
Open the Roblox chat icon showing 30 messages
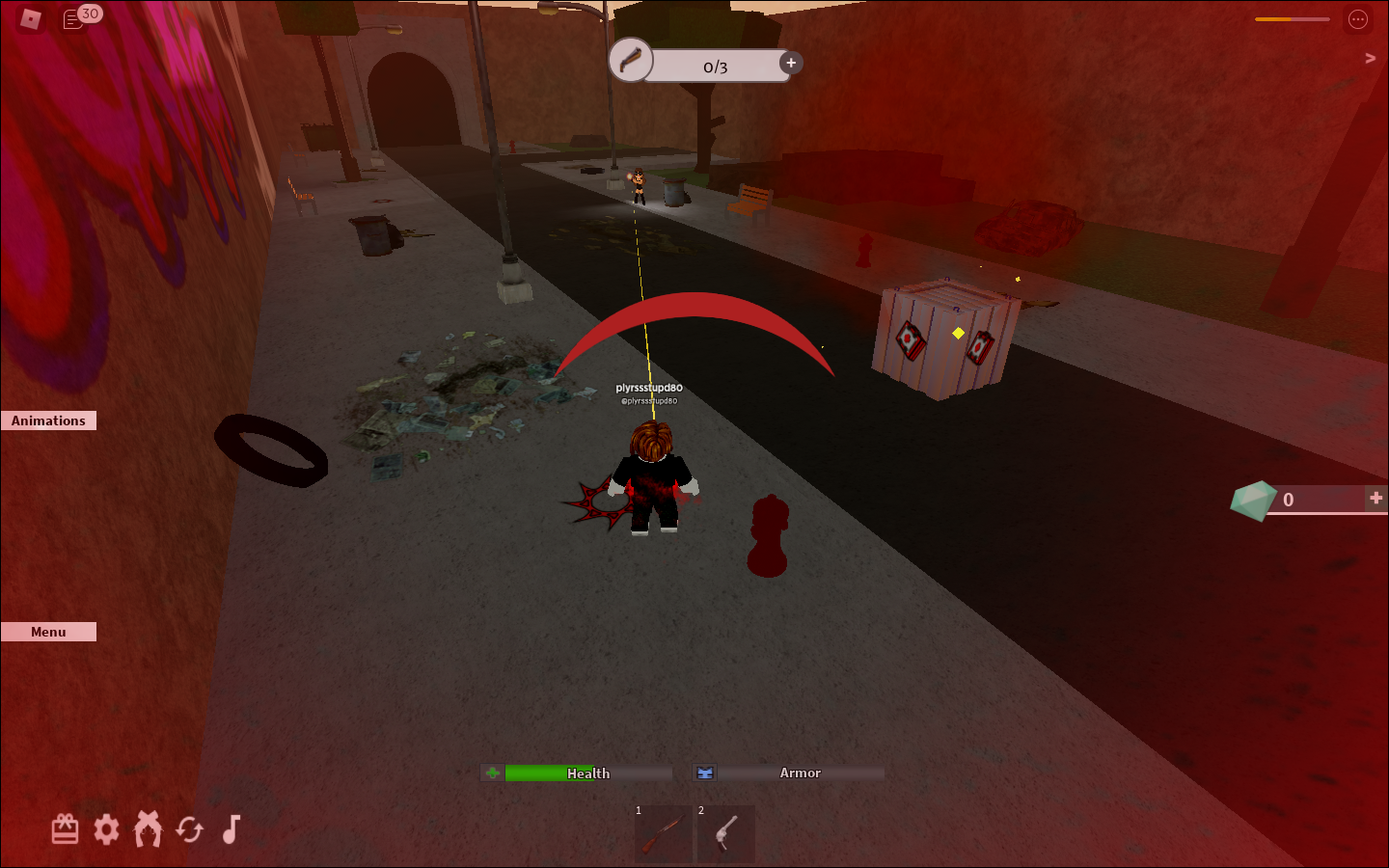(75, 18)
